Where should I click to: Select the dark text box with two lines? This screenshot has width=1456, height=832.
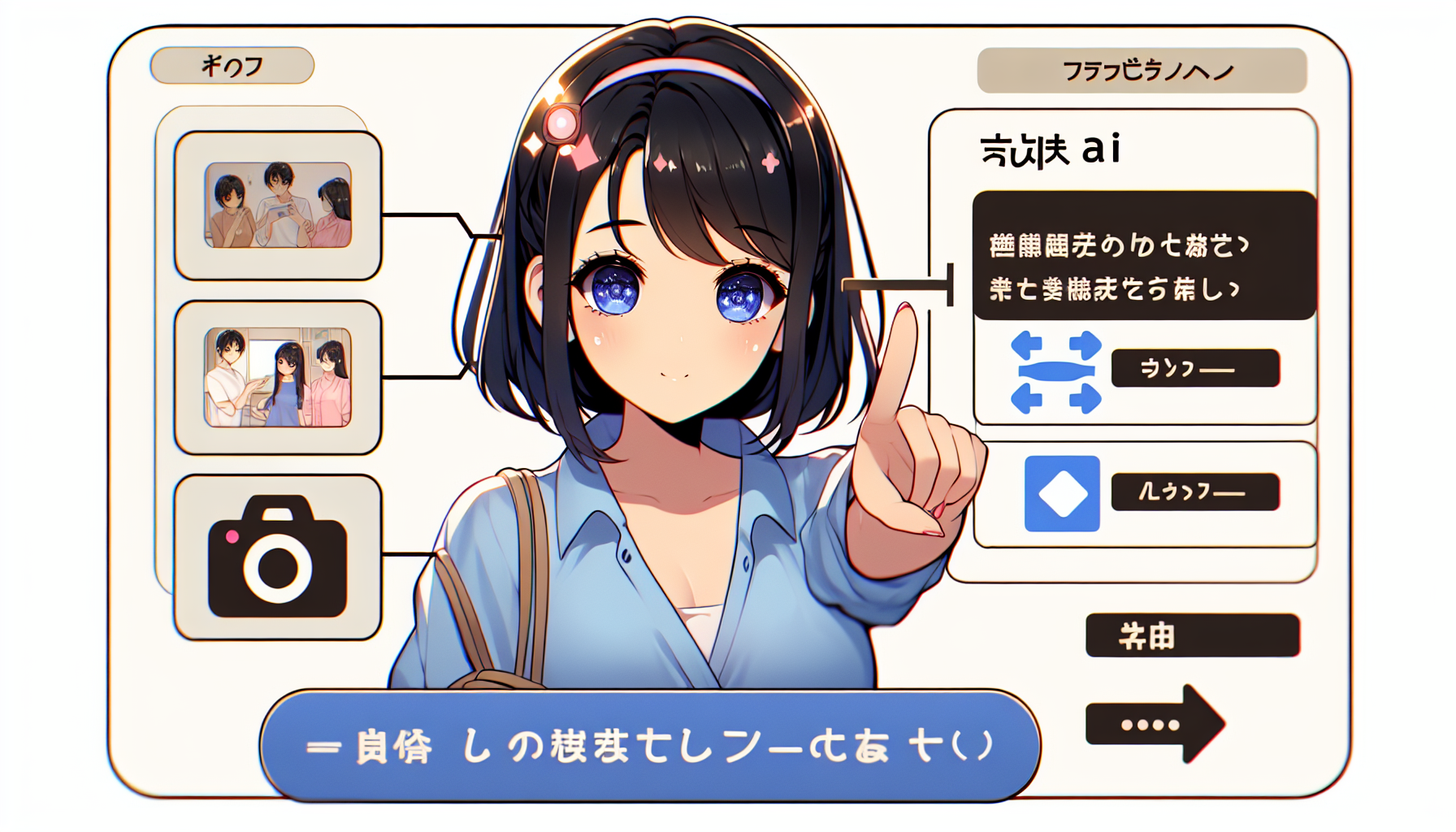coord(1142,256)
